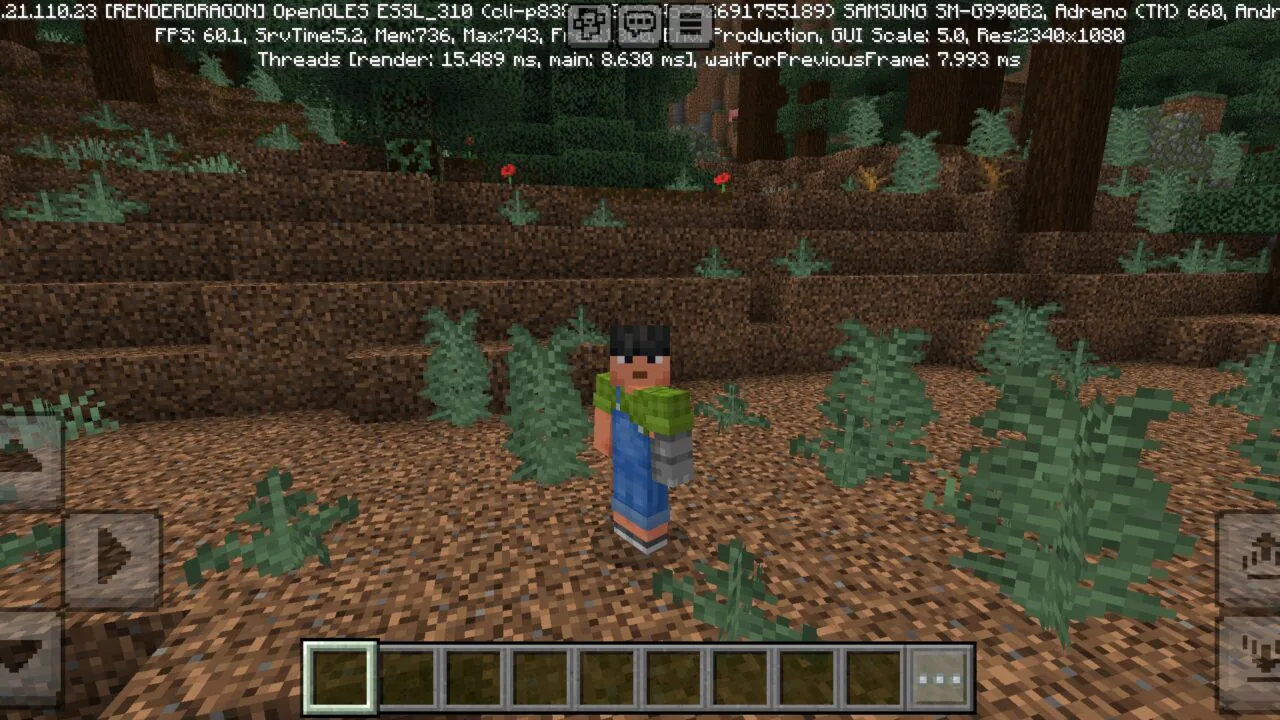Screen dimensions: 1280x720
Task: Select the eighth hotbar slot
Action: pyautogui.click(x=805, y=678)
